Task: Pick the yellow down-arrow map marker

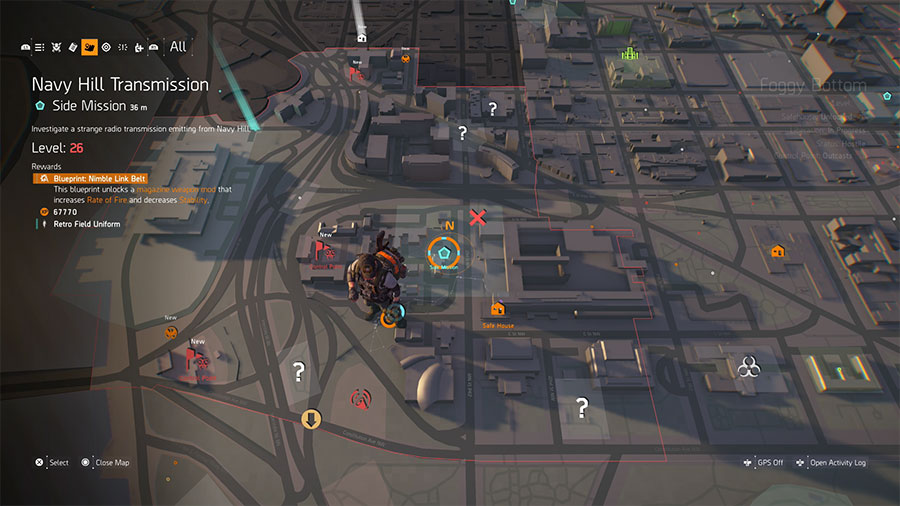Action: (311, 419)
